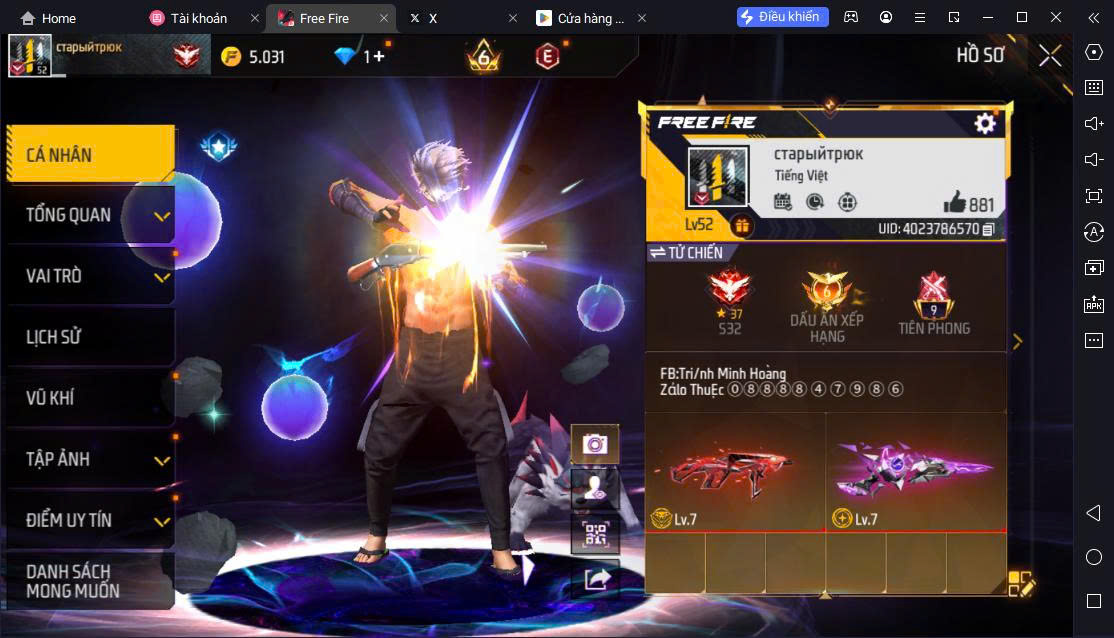Open profile settings gear icon
The height and width of the screenshot is (638, 1114).
[985, 123]
